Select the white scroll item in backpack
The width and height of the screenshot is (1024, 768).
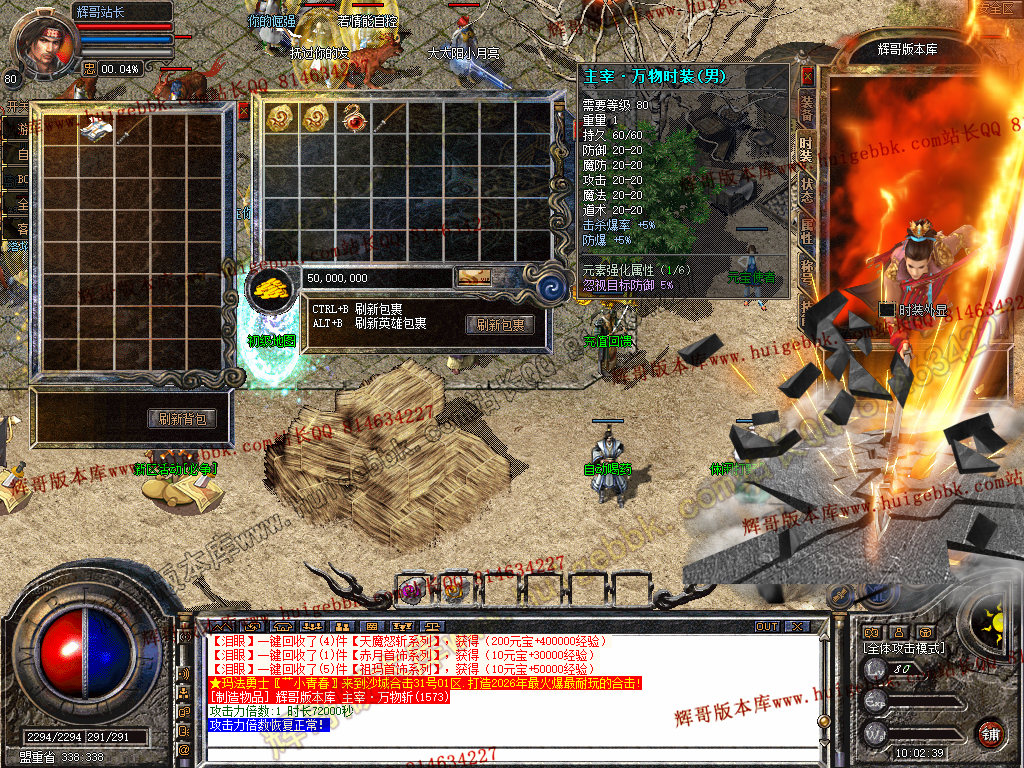pyautogui.click(x=95, y=129)
